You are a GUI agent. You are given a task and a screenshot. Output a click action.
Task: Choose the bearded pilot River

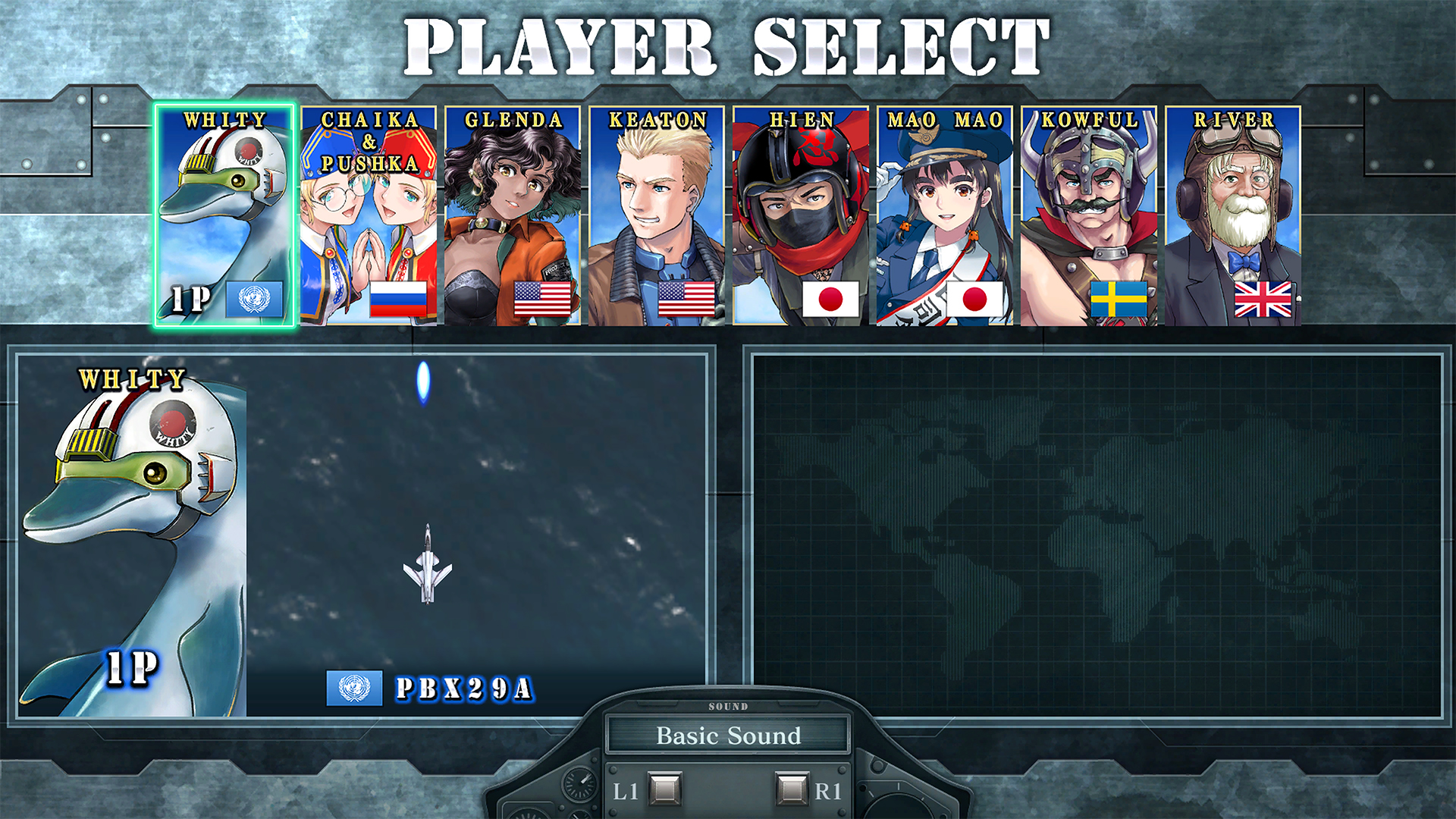[x=1233, y=216]
